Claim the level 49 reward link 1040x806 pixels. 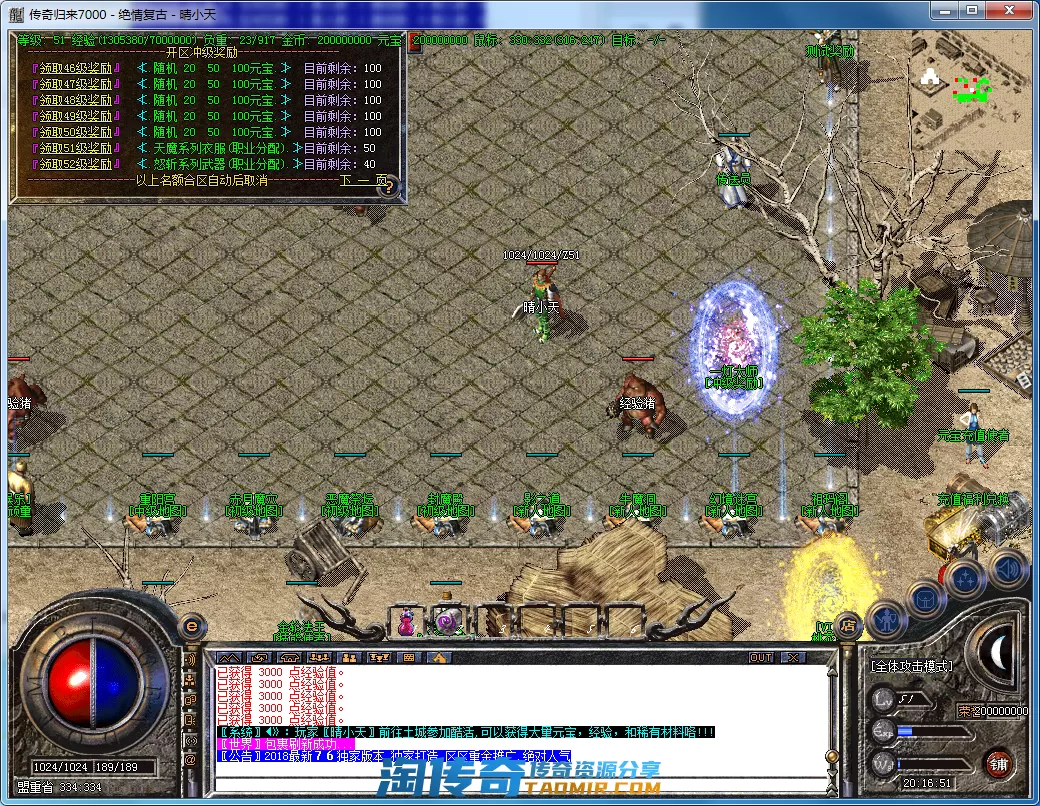pos(77,116)
